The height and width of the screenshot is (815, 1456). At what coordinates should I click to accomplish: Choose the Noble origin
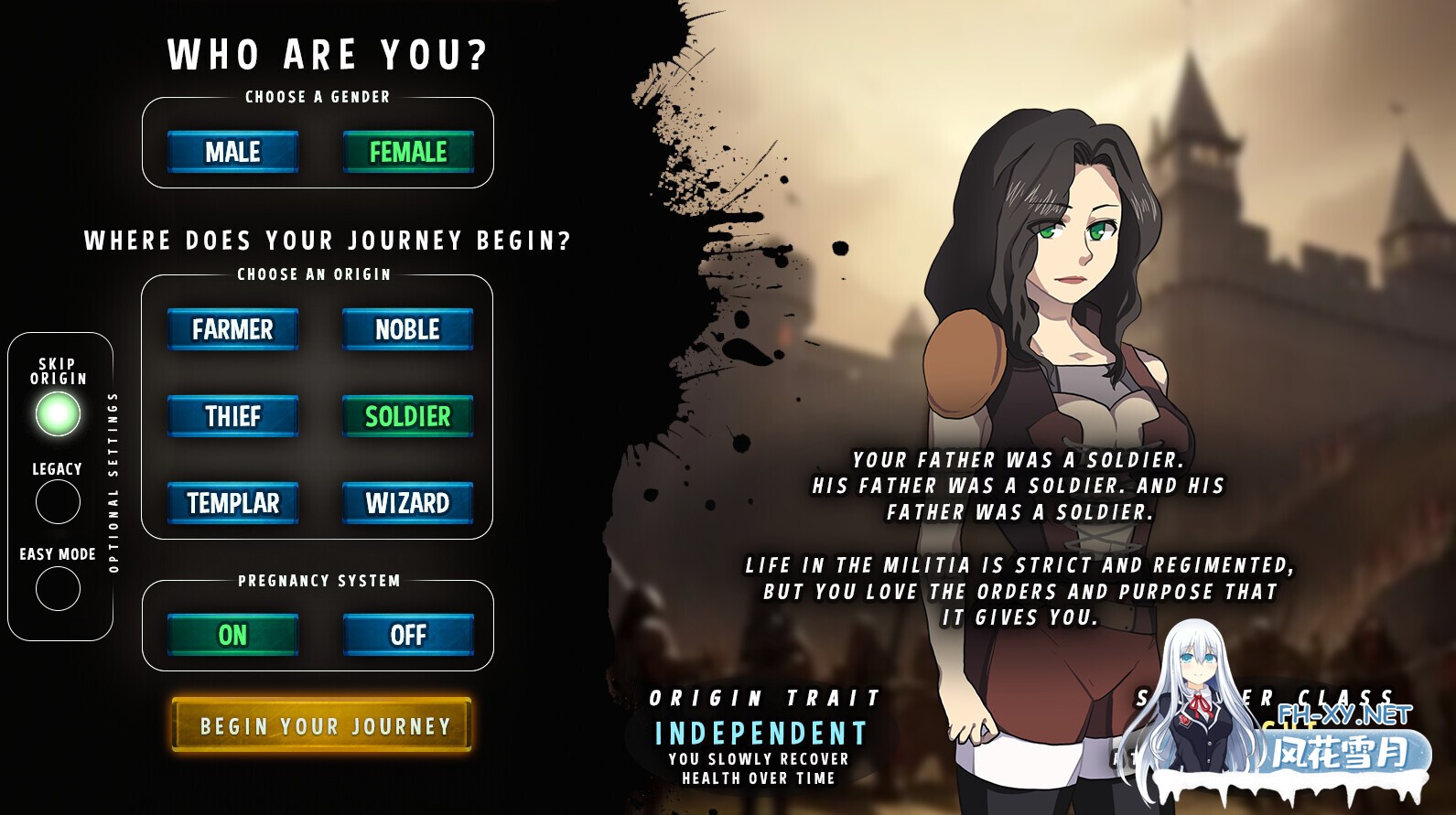pos(406,330)
